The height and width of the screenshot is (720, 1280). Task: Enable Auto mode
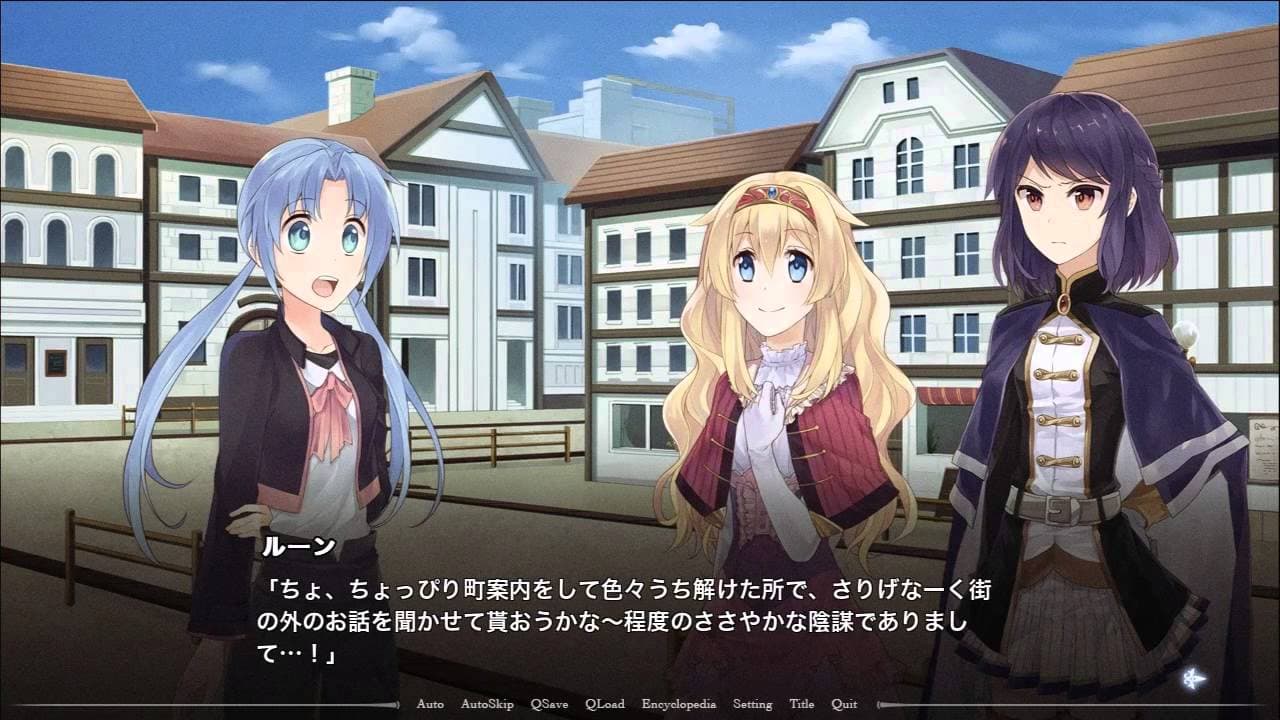click(428, 704)
